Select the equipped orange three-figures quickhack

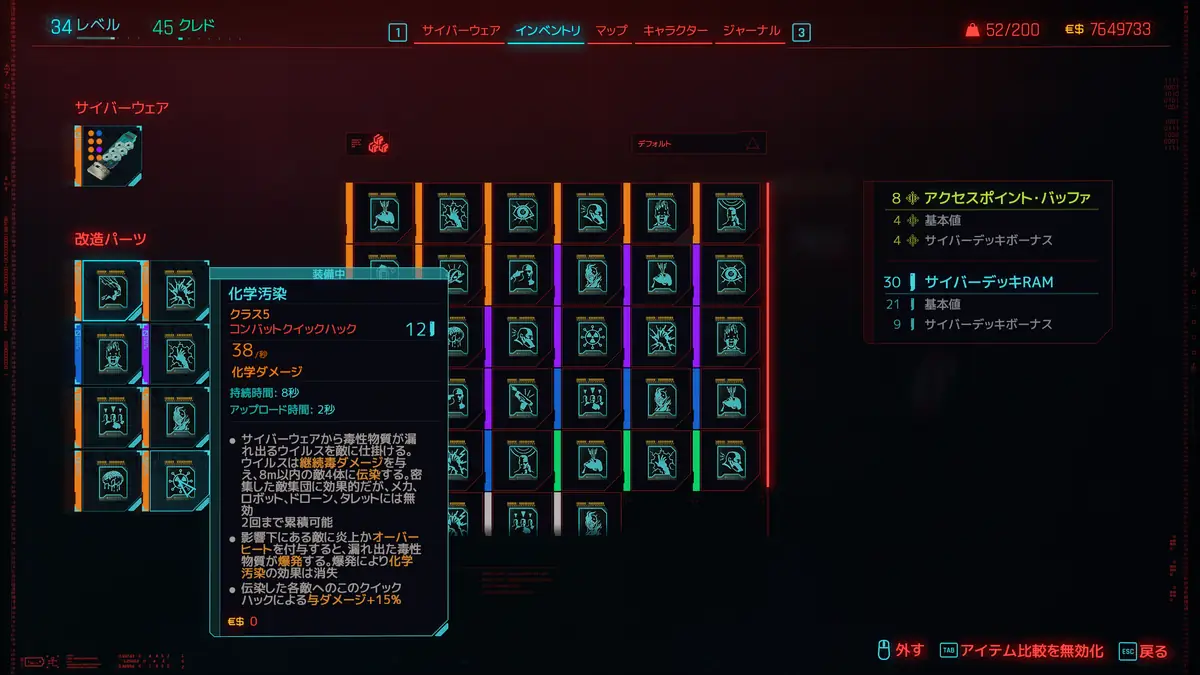click(110, 415)
